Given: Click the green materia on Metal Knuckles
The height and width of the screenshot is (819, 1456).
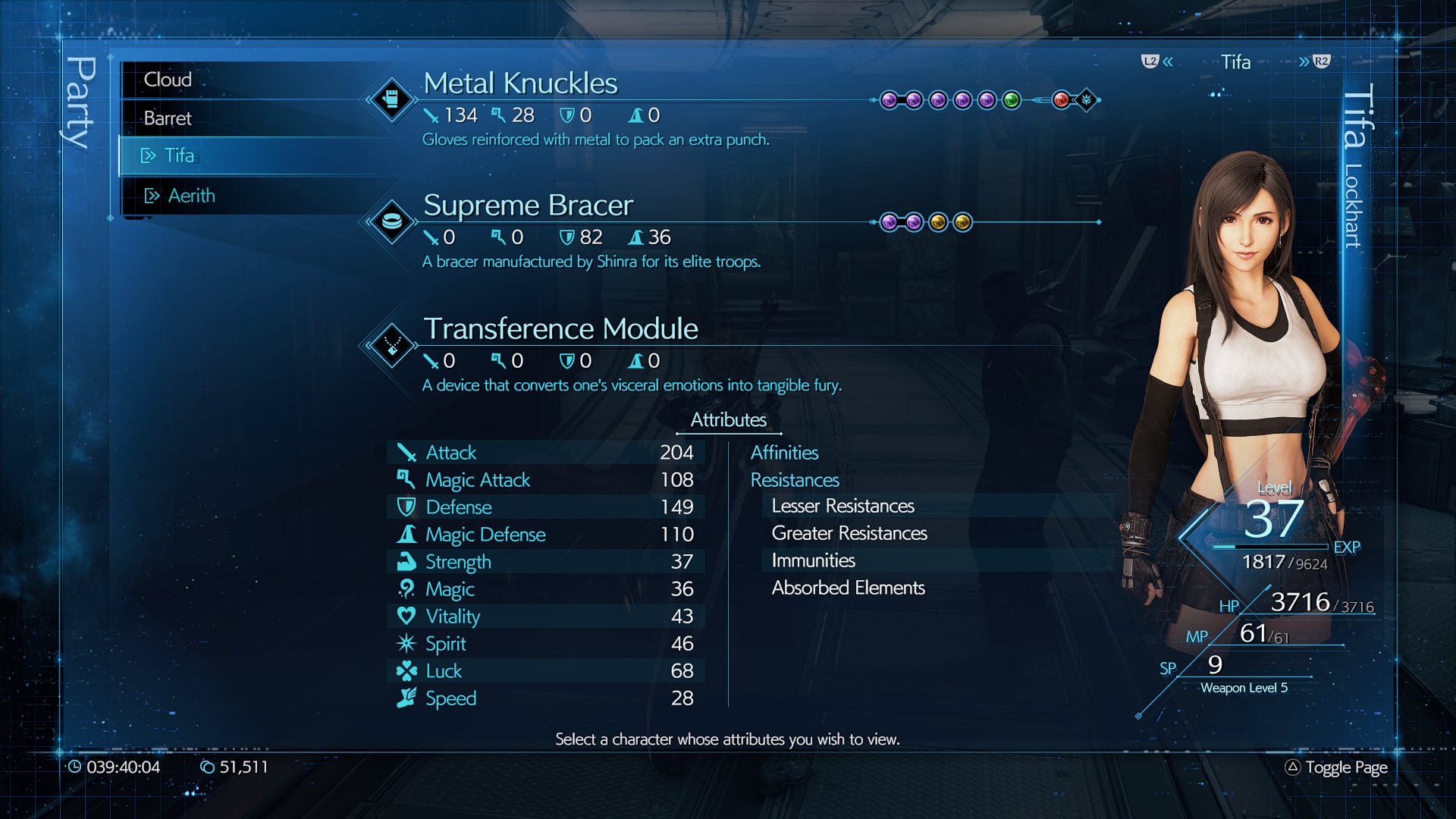Looking at the screenshot, I should tap(1011, 100).
